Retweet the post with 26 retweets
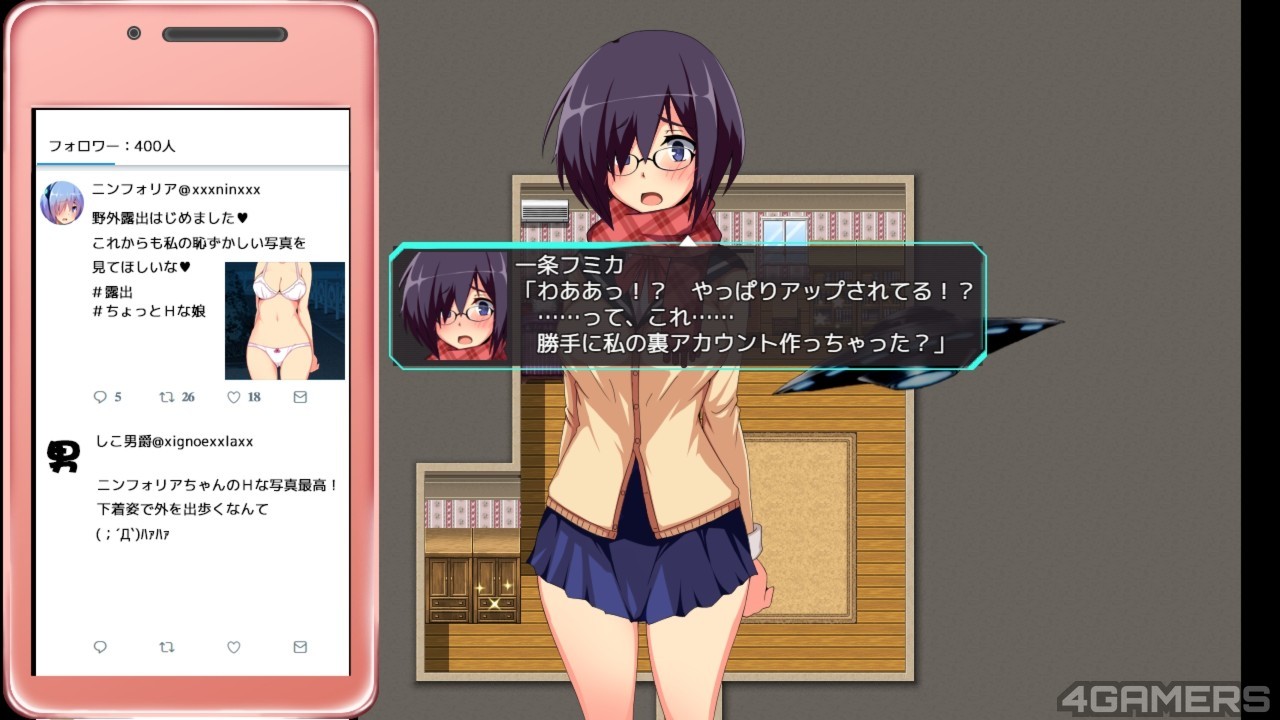Viewport: 1280px width, 720px height. point(167,397)
